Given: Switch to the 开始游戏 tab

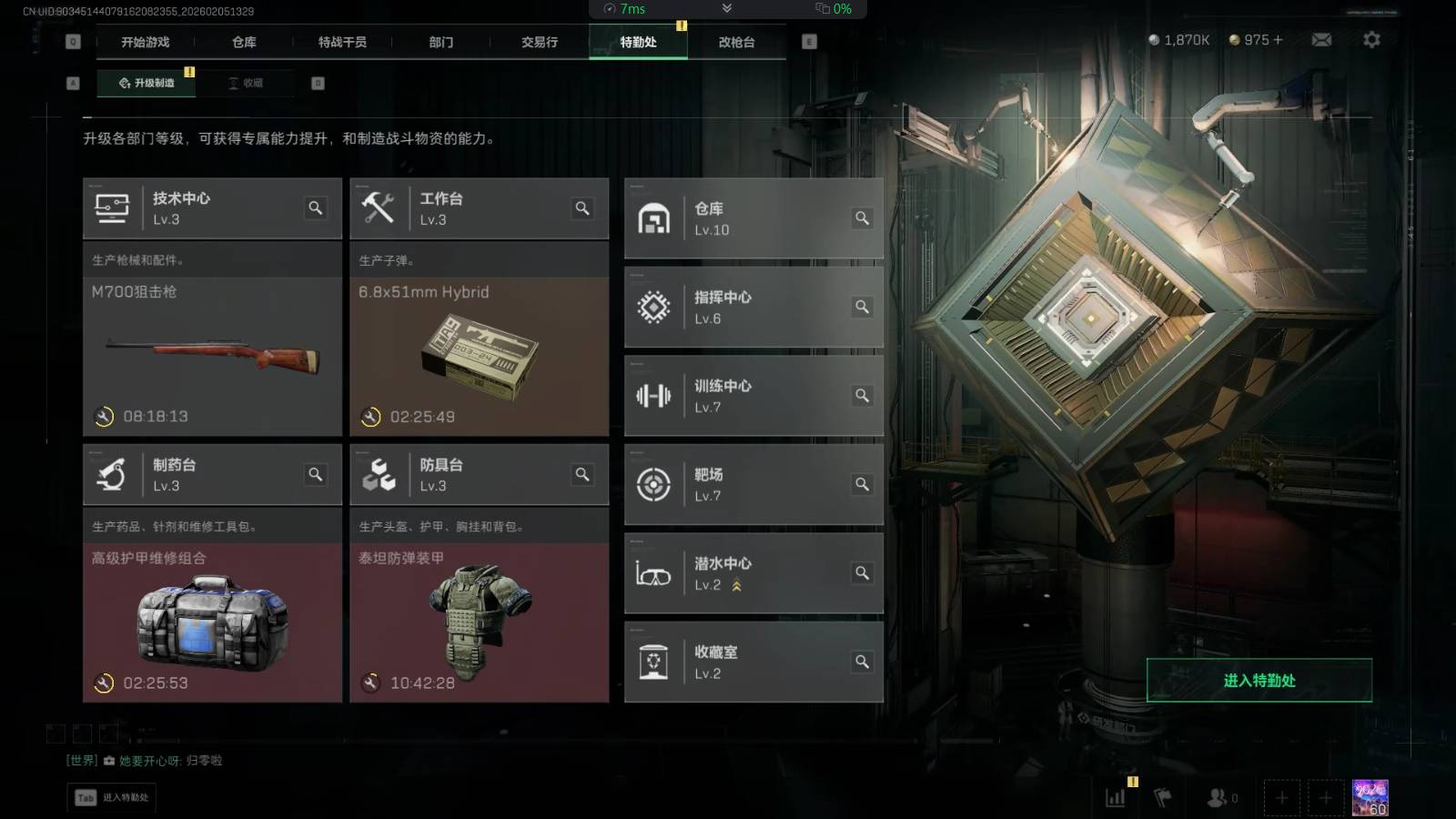Looking at the screenshot, I should 146,42.
